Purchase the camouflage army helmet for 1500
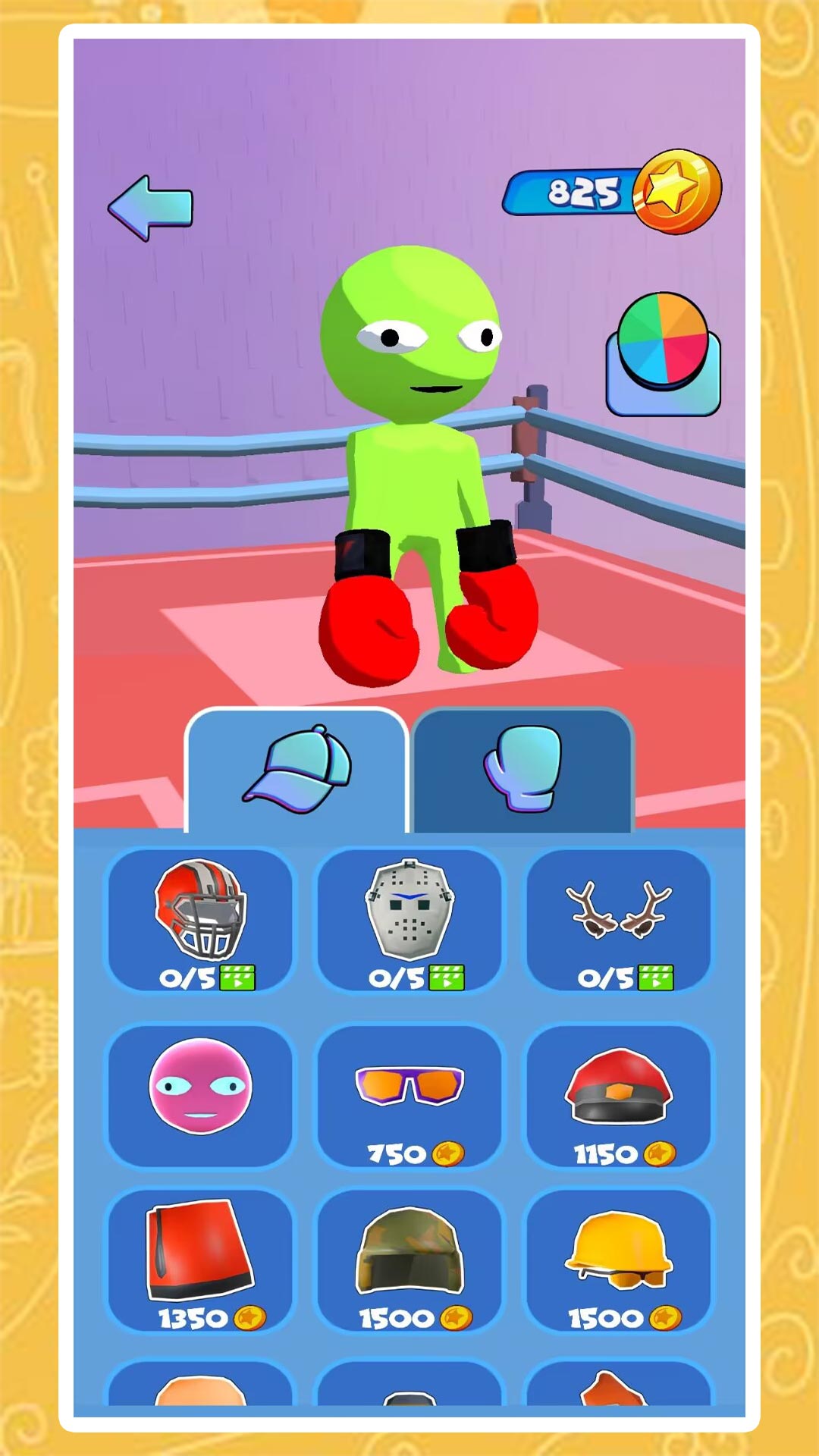Image resolution: width=819 pixels, height=1456 pixels. 409,1260
